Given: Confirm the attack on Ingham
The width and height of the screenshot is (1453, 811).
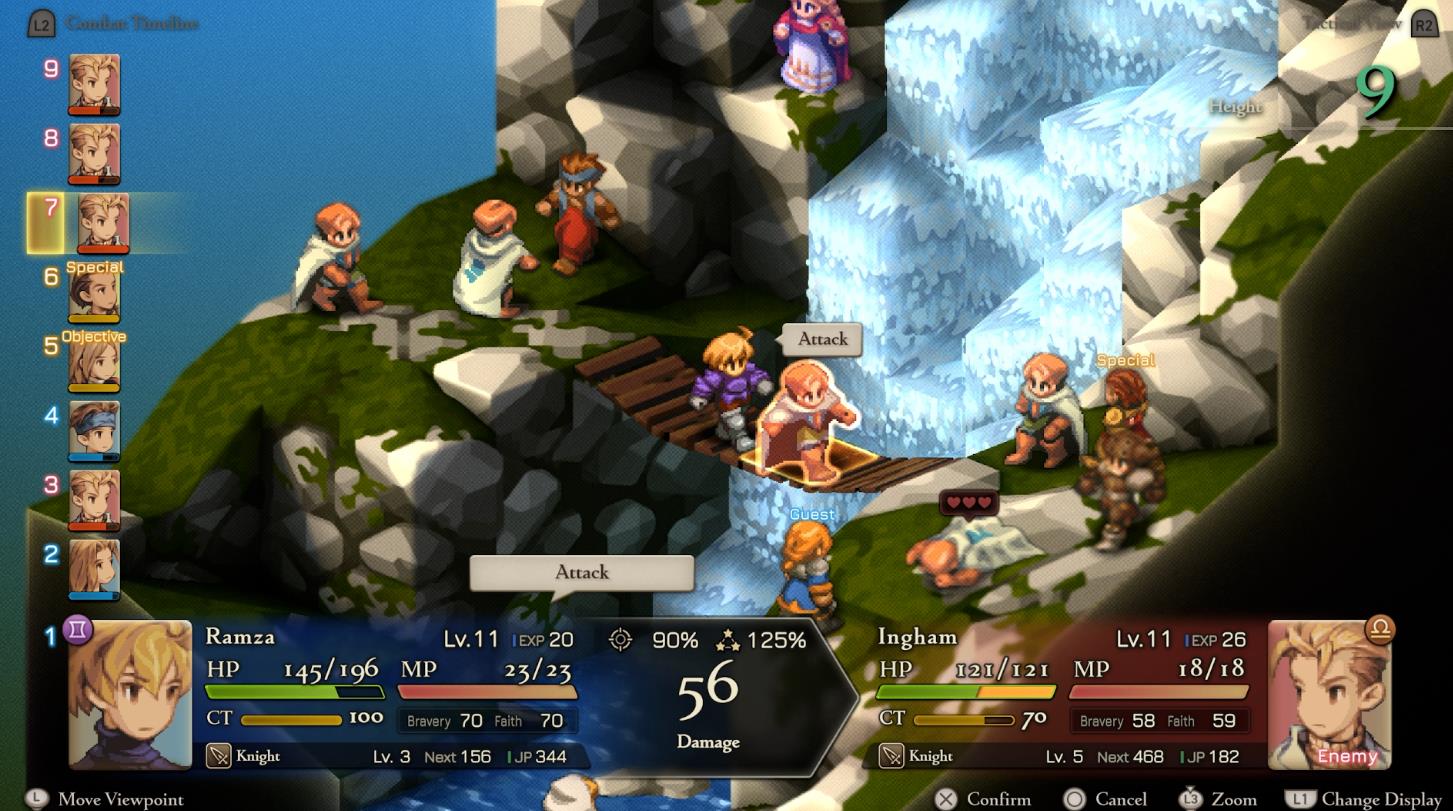Looking at the screenshot, I should 985,798.
